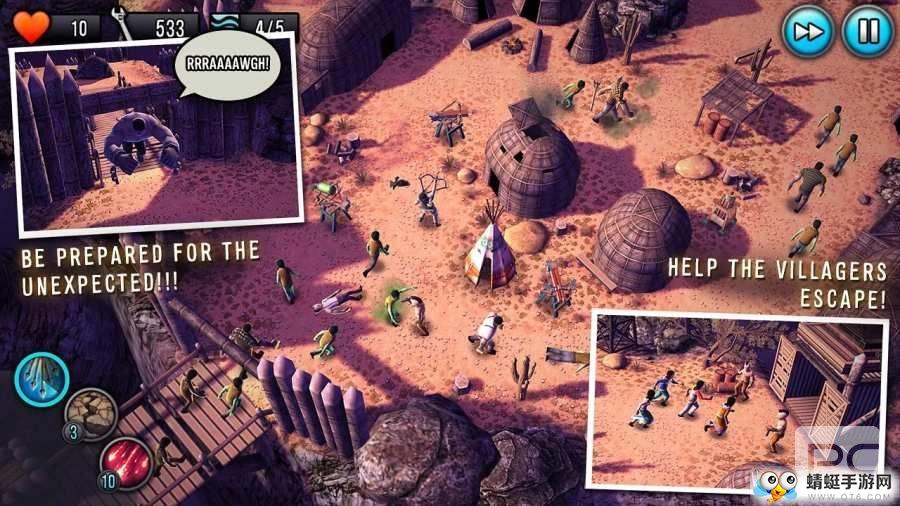
Task: Pause the game
Action: (x=866, y=32)
